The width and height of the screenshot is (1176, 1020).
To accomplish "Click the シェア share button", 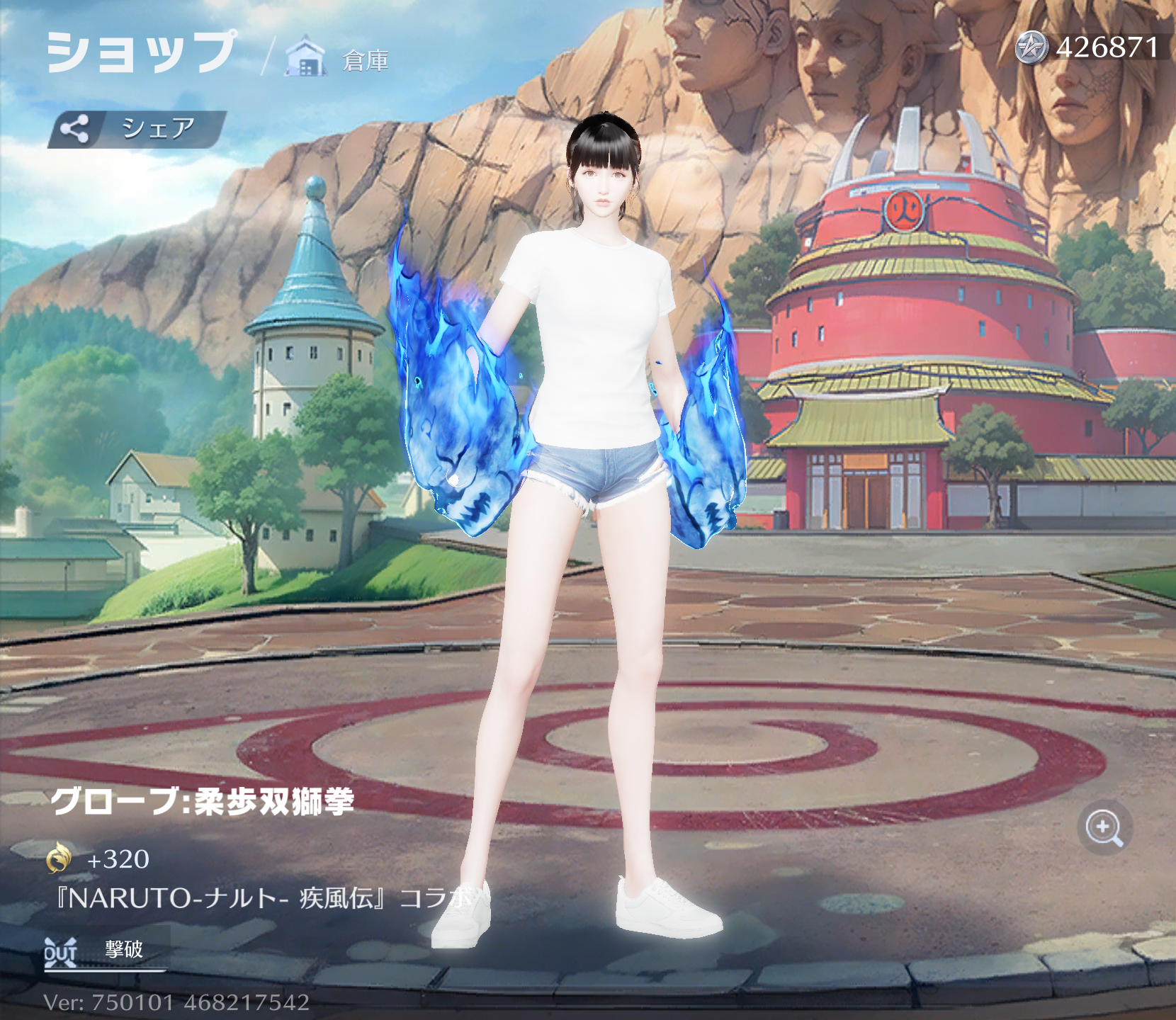I will point(137,129).
